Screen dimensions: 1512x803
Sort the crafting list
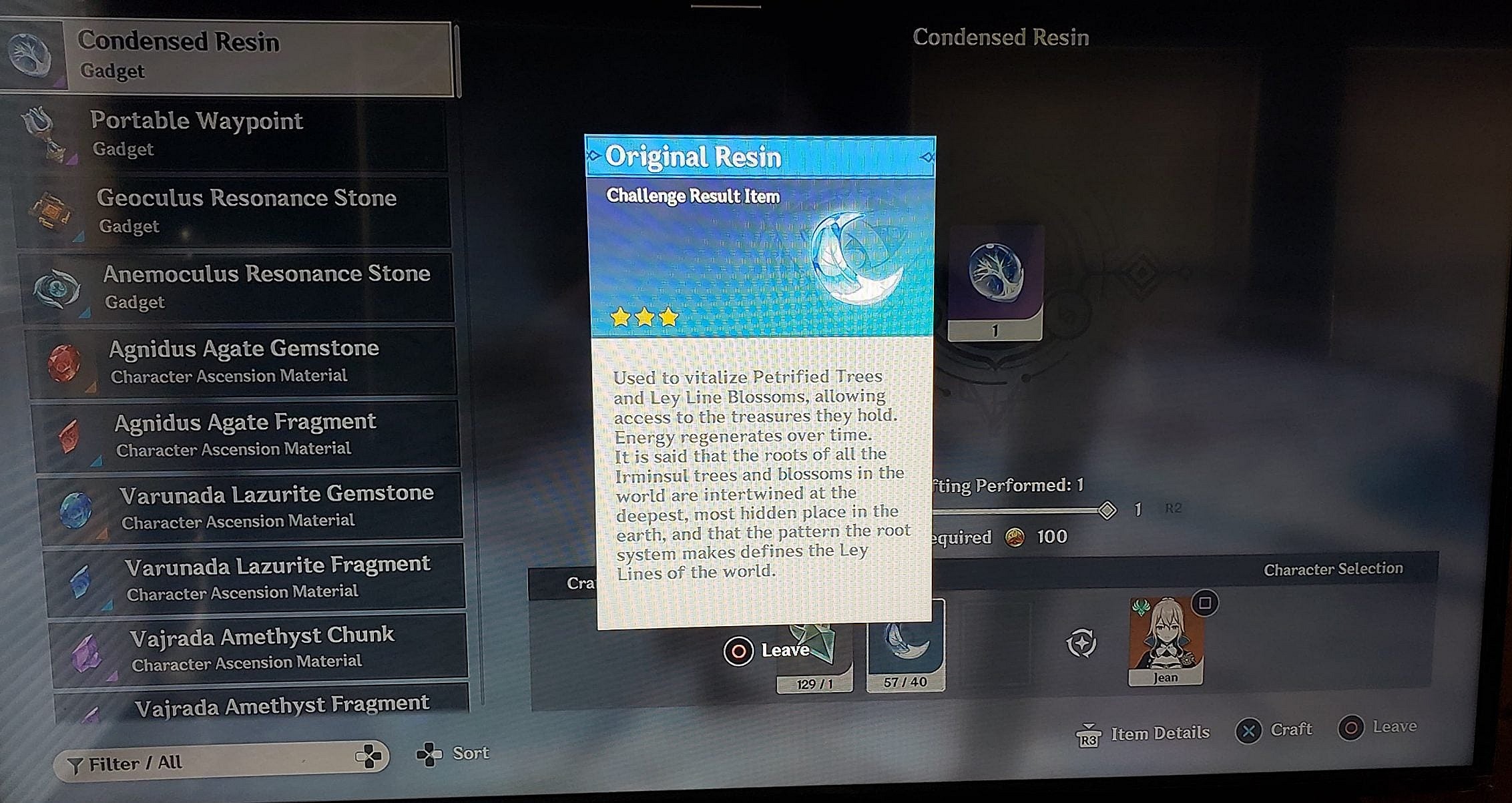pos(454,754)
